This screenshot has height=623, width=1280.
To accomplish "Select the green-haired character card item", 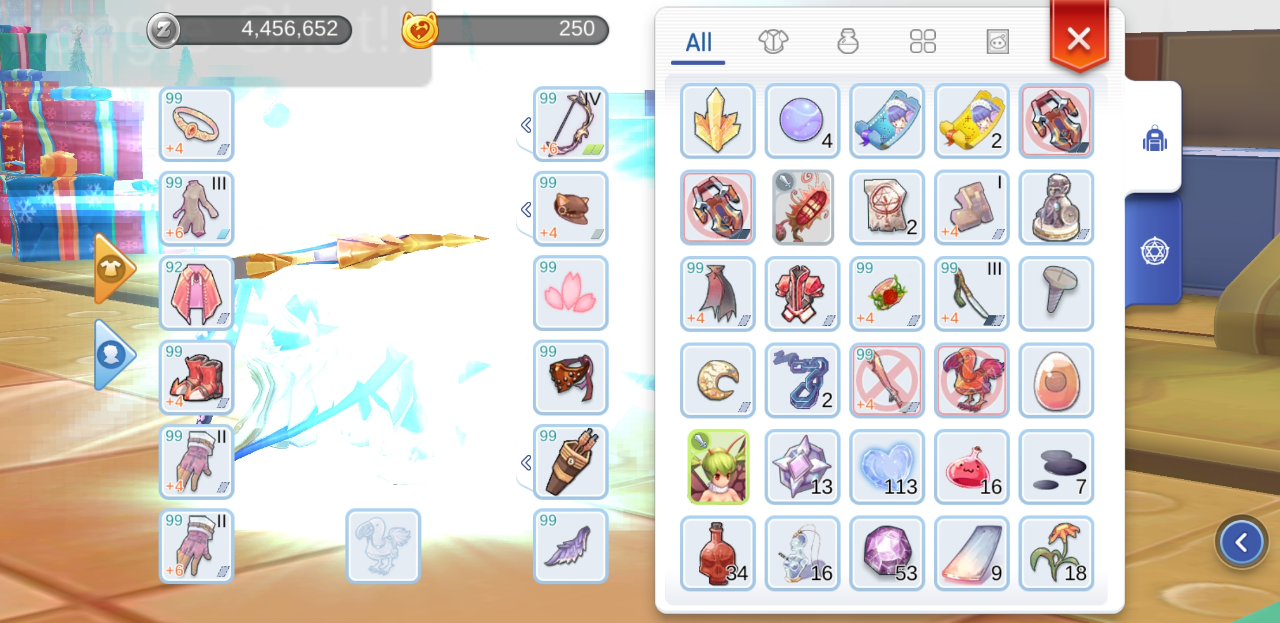I will 718,467.
